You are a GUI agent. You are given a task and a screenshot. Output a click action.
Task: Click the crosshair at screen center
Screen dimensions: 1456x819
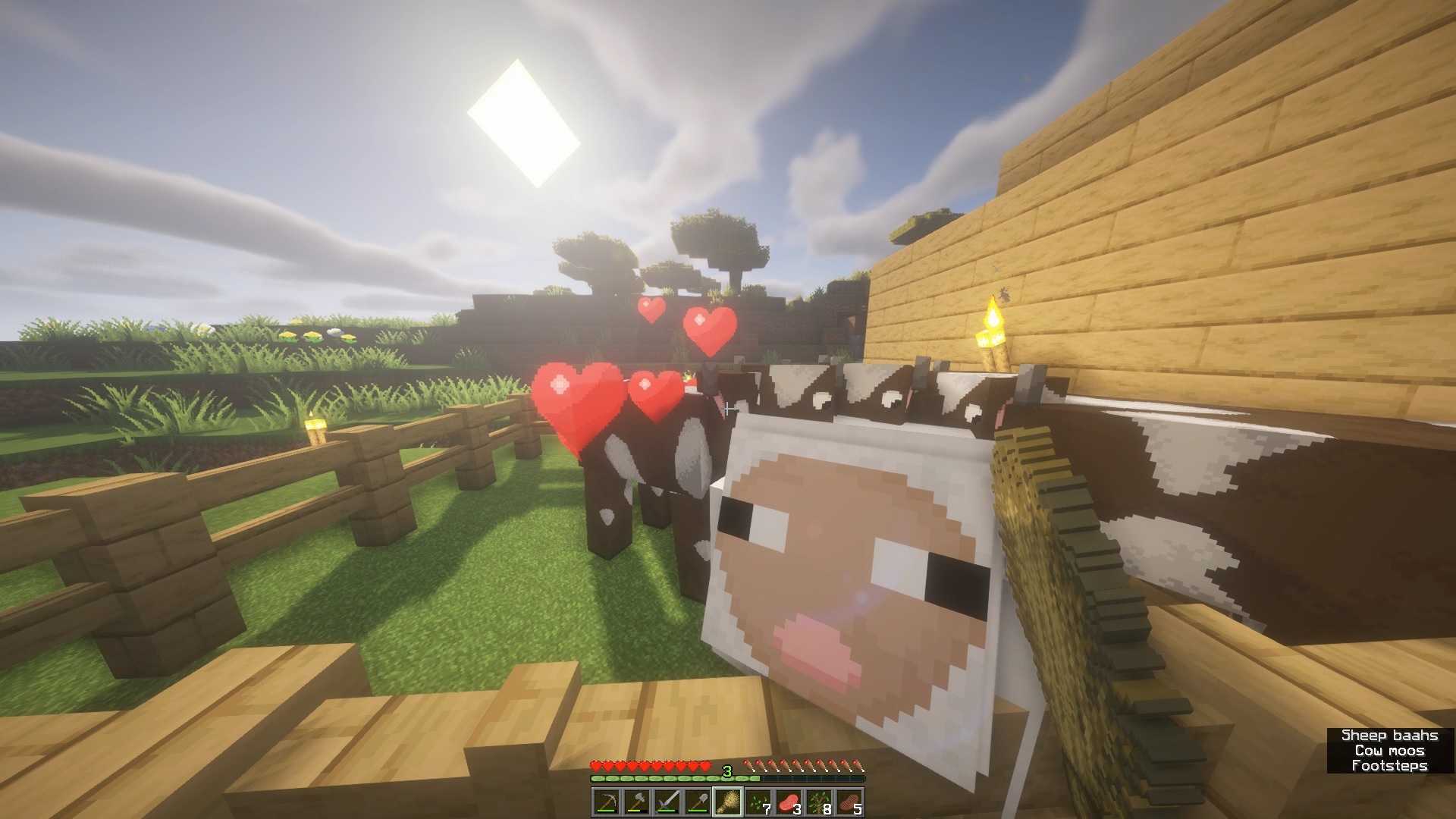click(x=728, y=407)
